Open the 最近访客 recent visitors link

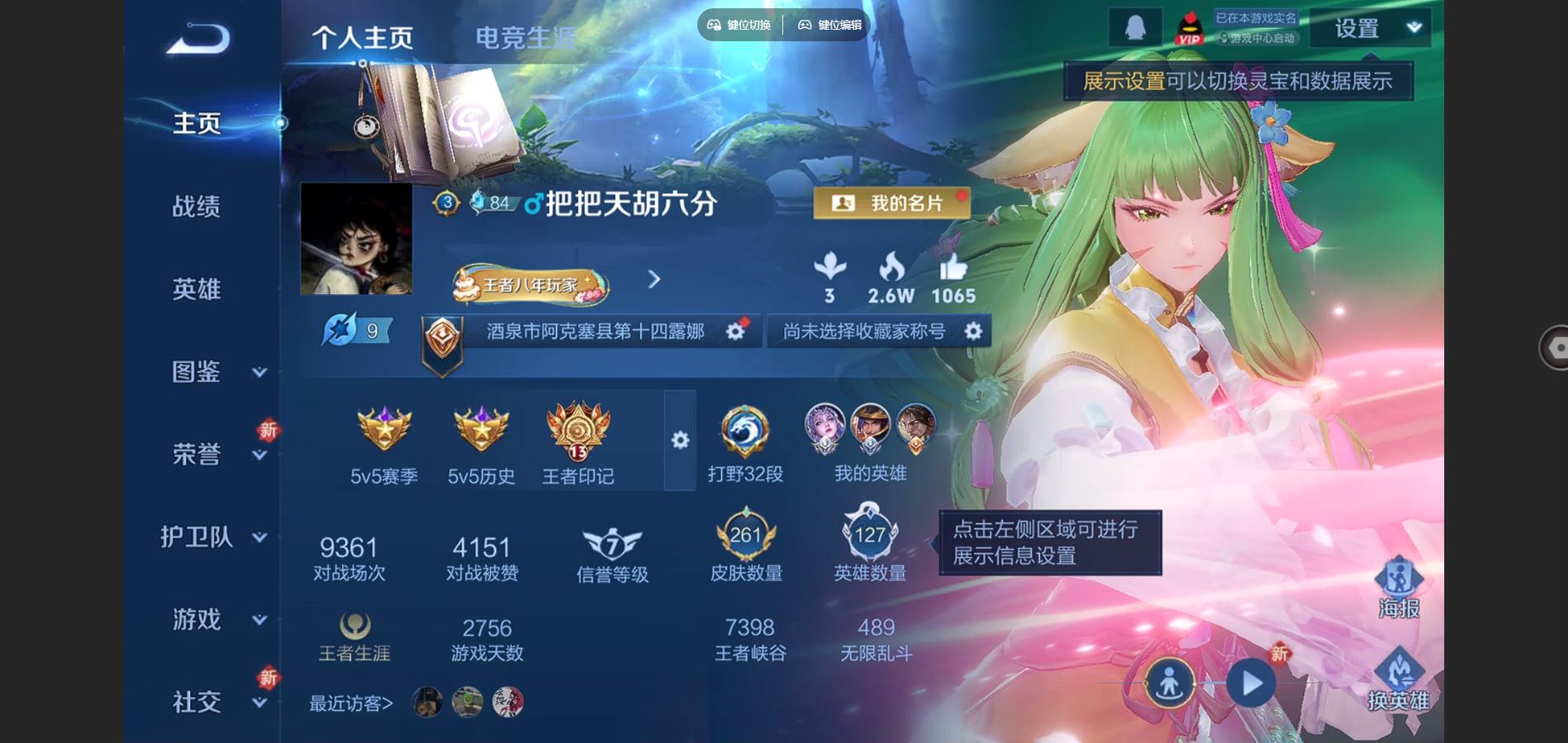350,703
